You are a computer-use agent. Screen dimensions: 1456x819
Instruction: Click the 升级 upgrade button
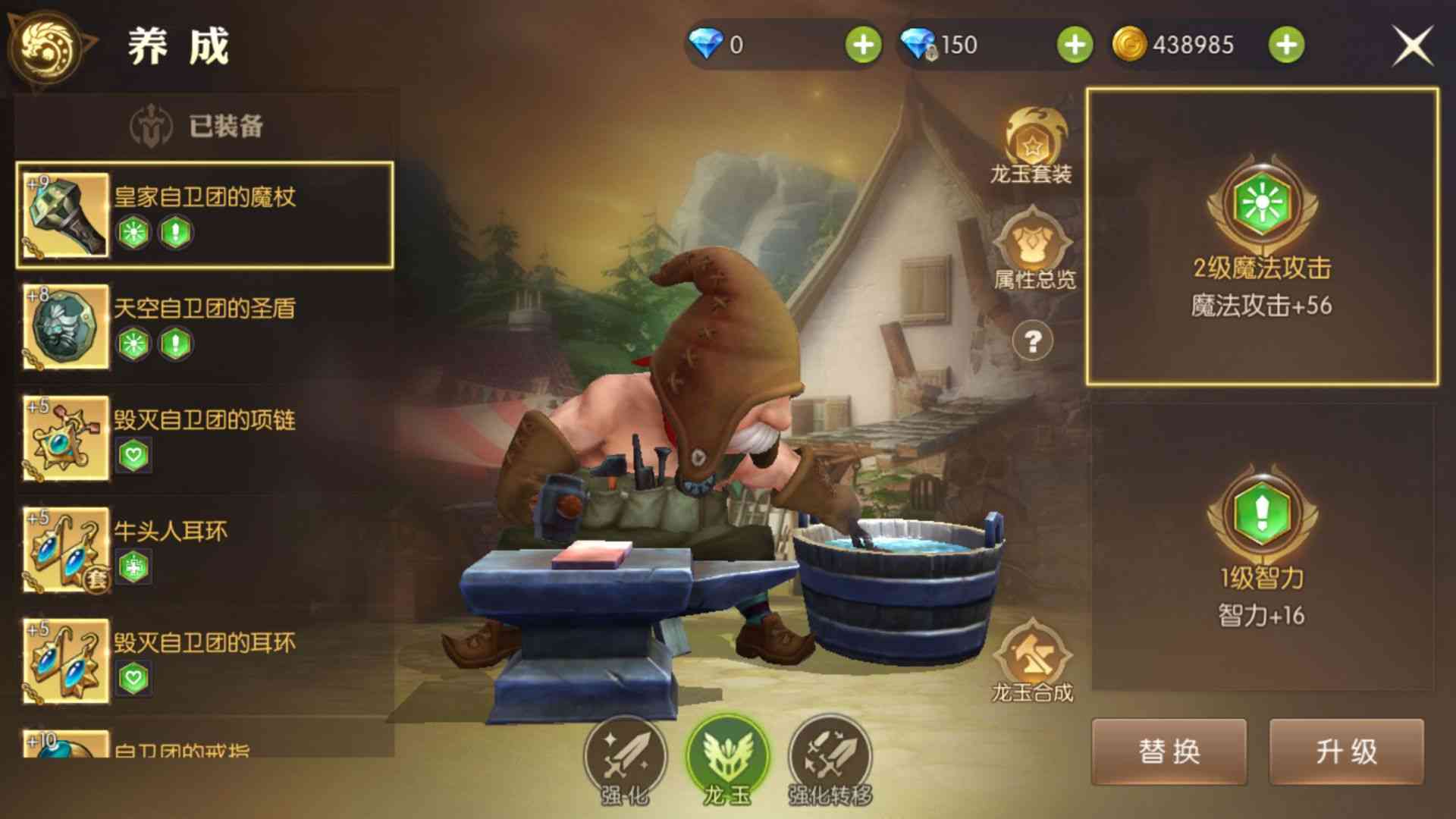(x=1346, y=752)
